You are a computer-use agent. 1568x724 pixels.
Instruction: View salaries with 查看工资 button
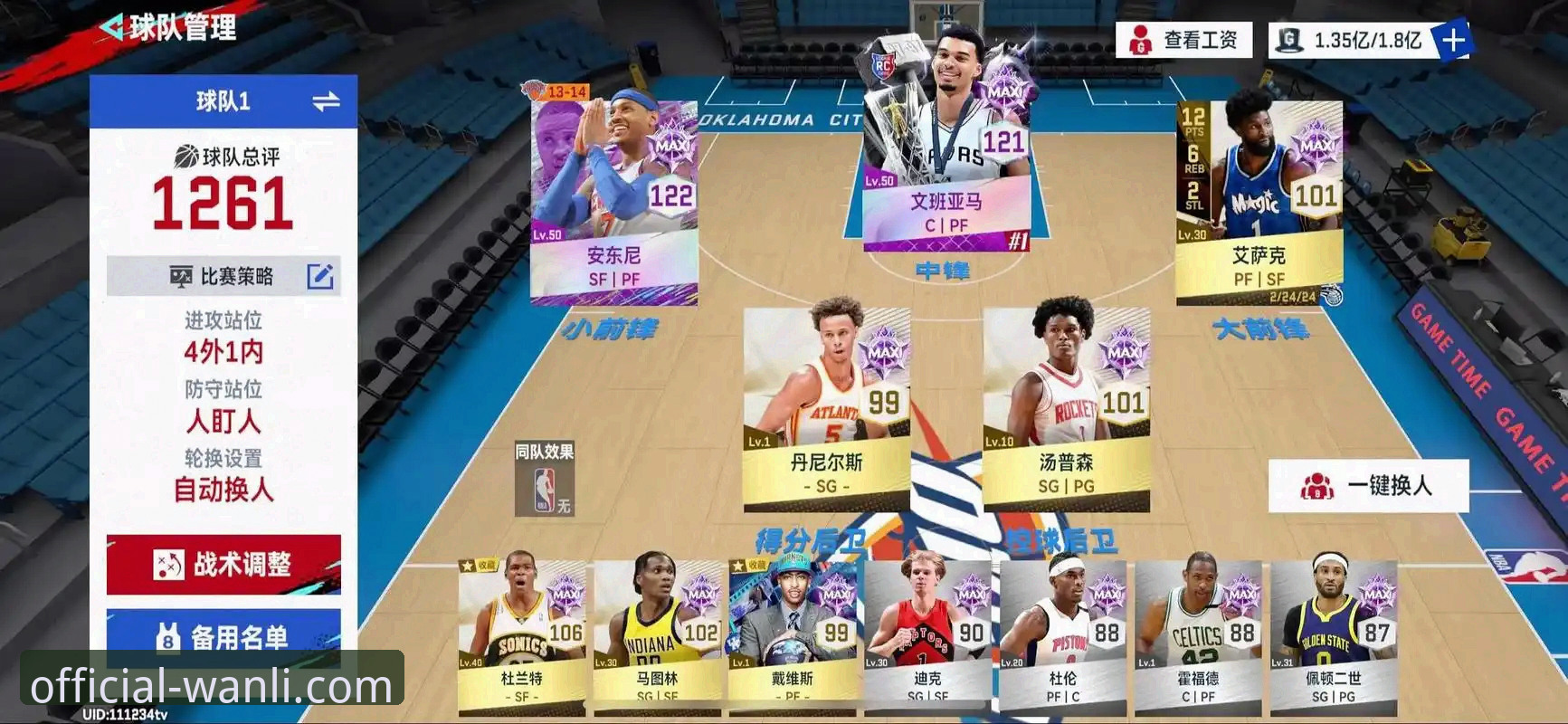point(1183,41)
